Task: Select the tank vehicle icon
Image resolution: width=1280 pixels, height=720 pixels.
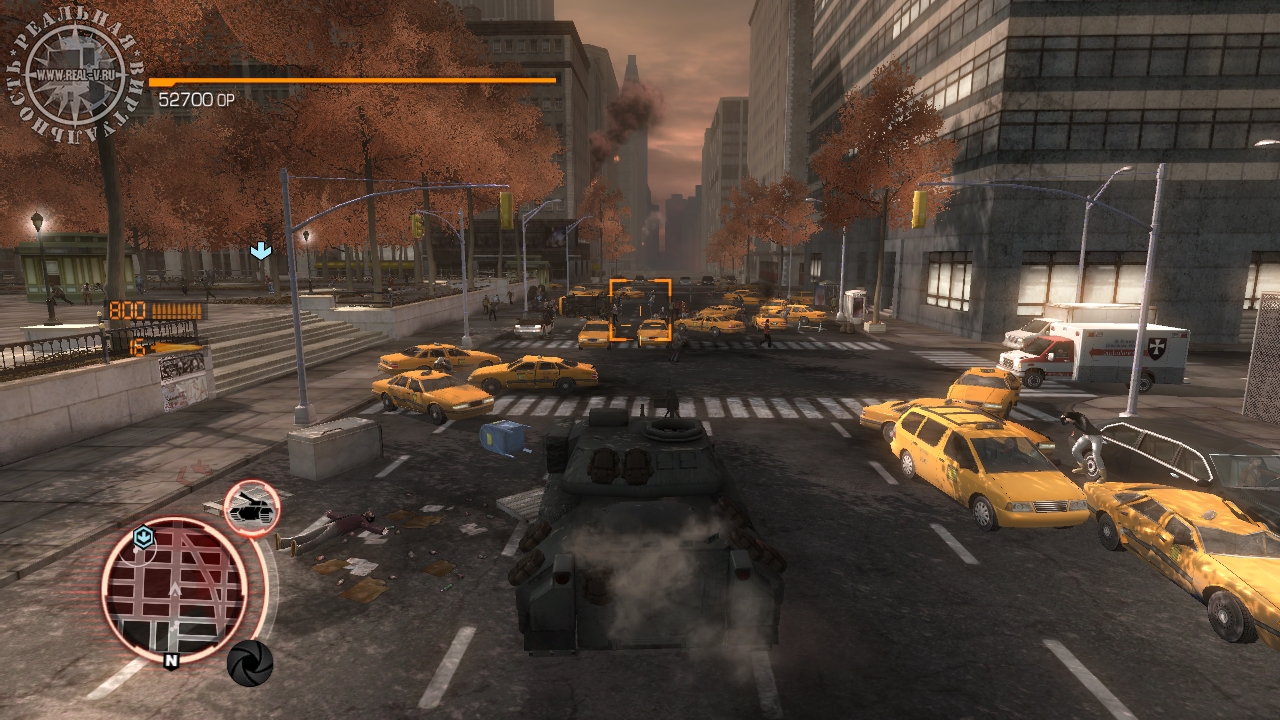Action: [x=251, y=509]
